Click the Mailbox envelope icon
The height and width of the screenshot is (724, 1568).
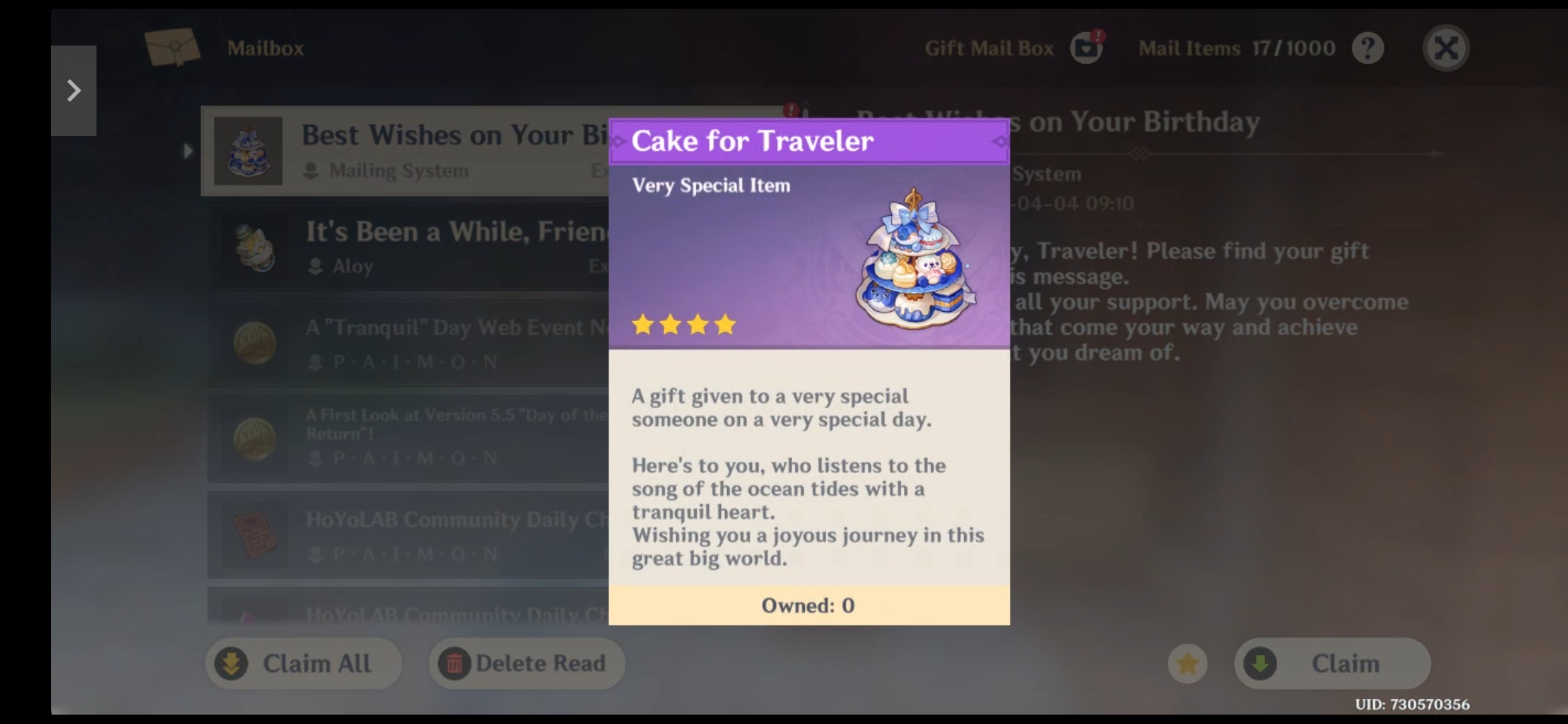click(x=173, y=47)
